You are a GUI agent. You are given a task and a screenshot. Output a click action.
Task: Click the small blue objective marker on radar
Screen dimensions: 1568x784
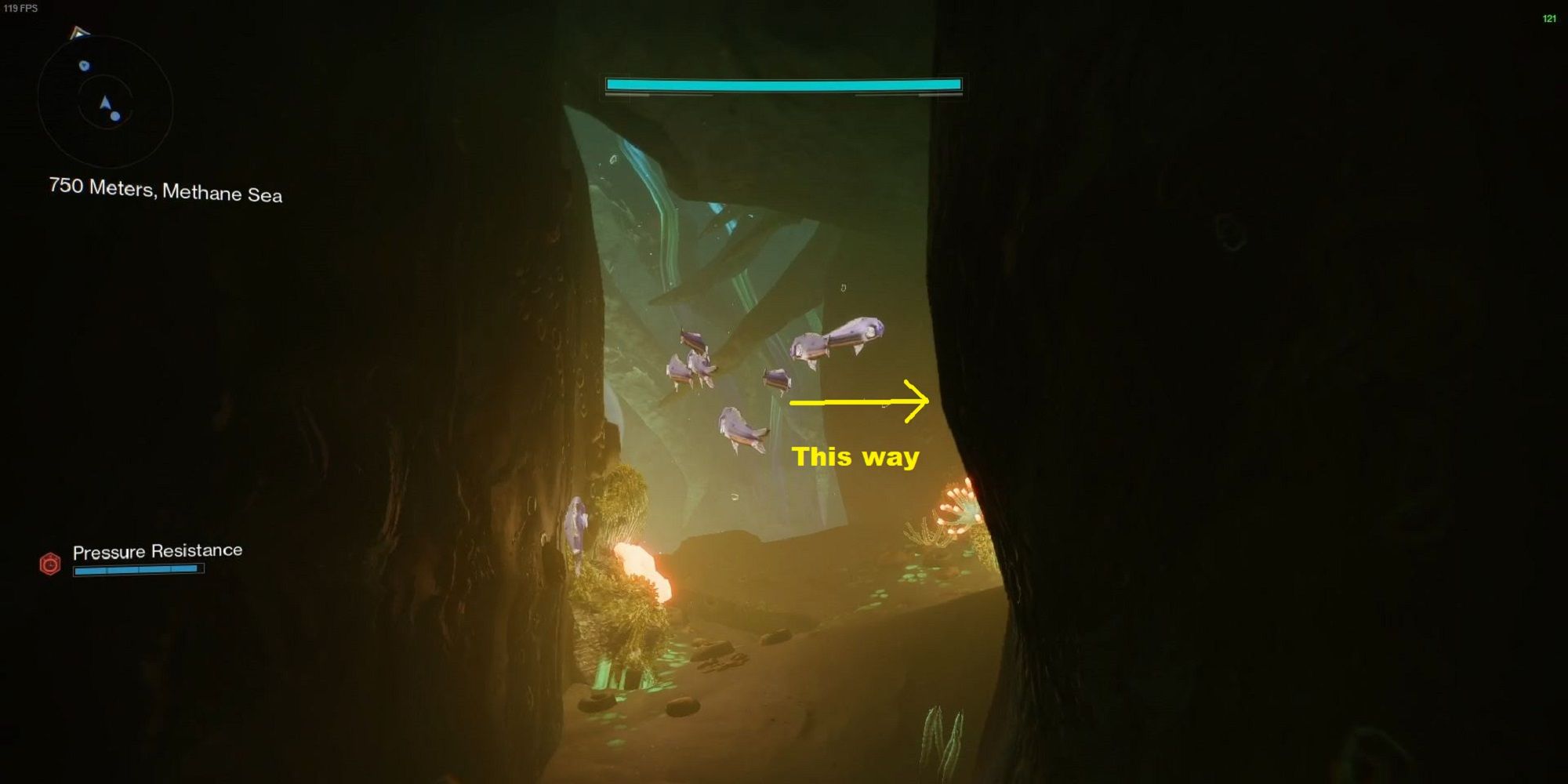pyautogui.click(x=84, y=65)
